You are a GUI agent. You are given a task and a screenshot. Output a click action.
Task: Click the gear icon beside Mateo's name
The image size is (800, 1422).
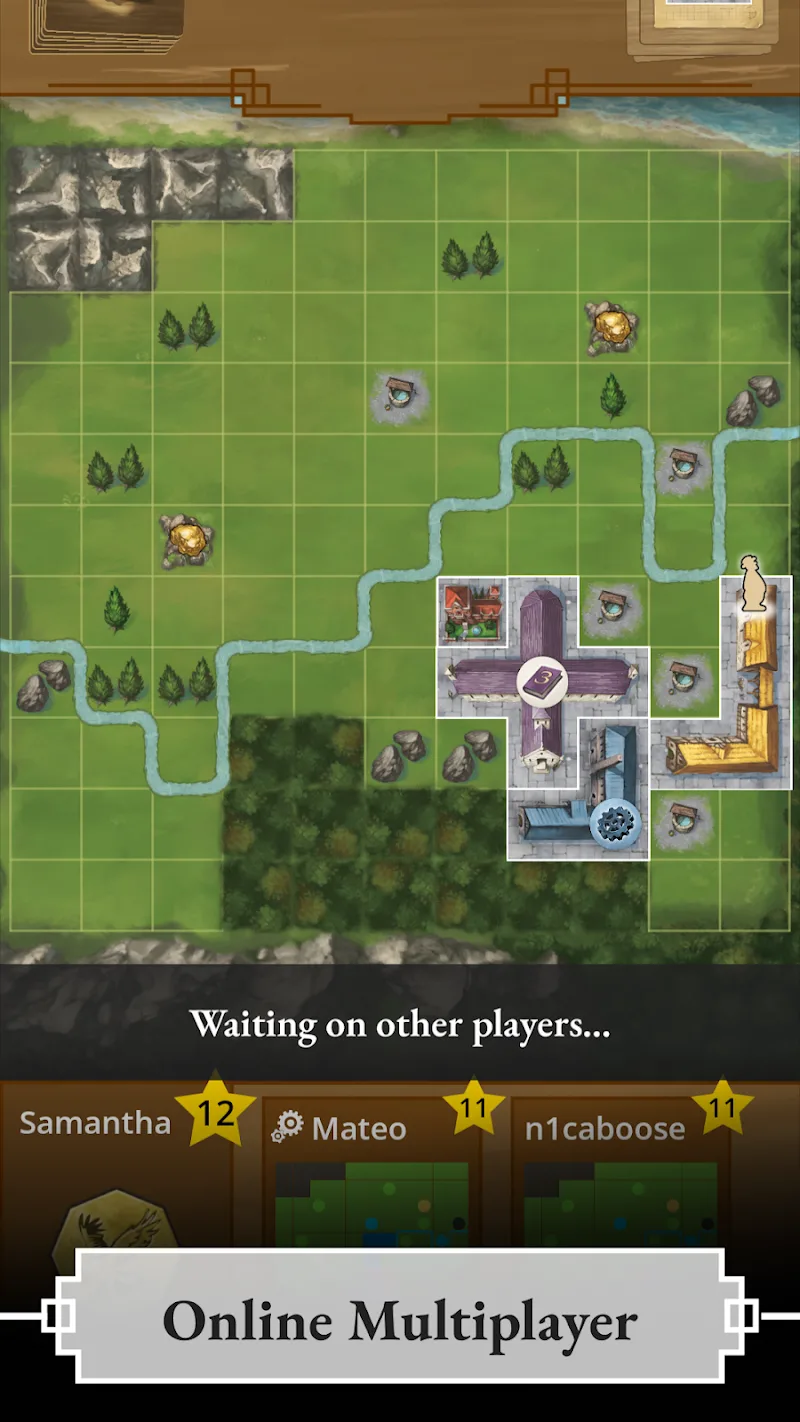(287, 1127)
